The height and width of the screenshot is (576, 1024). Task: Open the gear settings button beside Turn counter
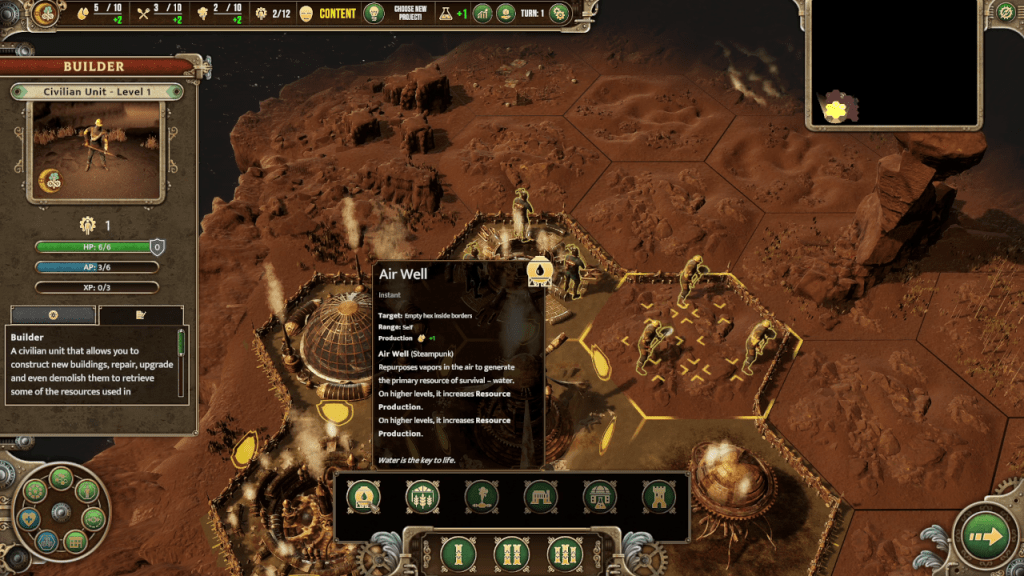(559, 13)
